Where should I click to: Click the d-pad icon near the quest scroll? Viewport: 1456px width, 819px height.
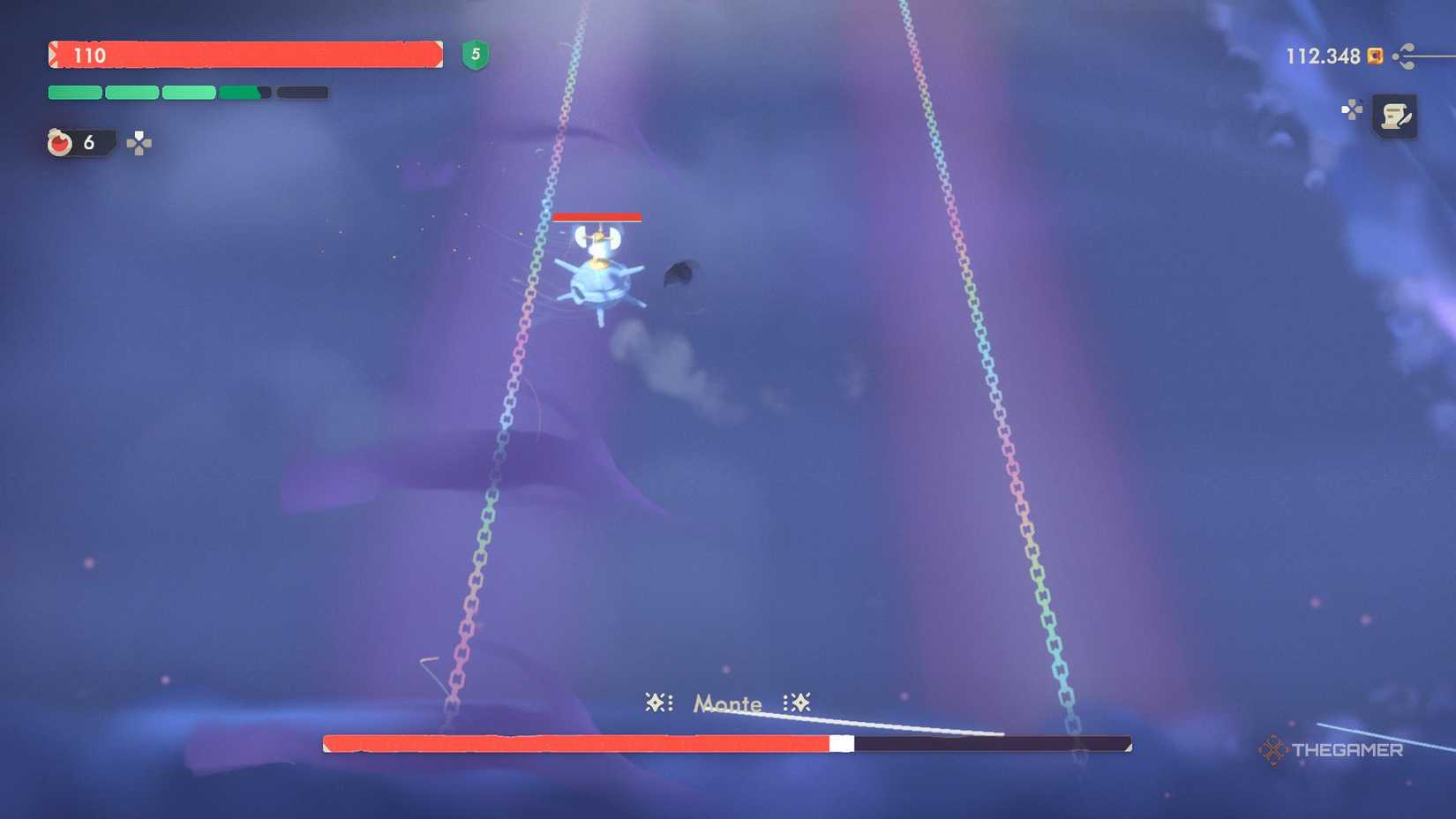tap(1352, 108)
